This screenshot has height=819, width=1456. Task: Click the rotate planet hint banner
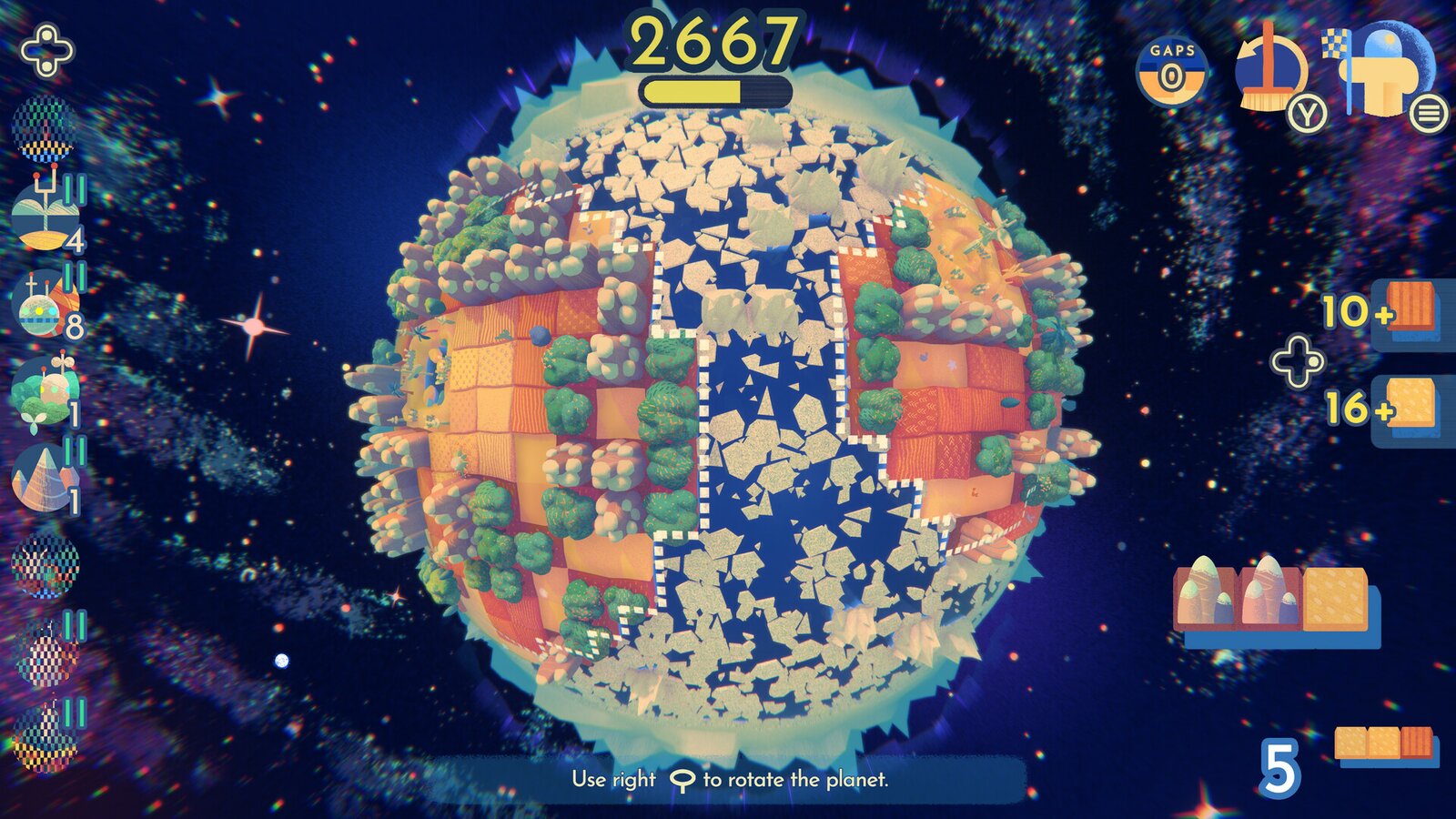(728, 778)
